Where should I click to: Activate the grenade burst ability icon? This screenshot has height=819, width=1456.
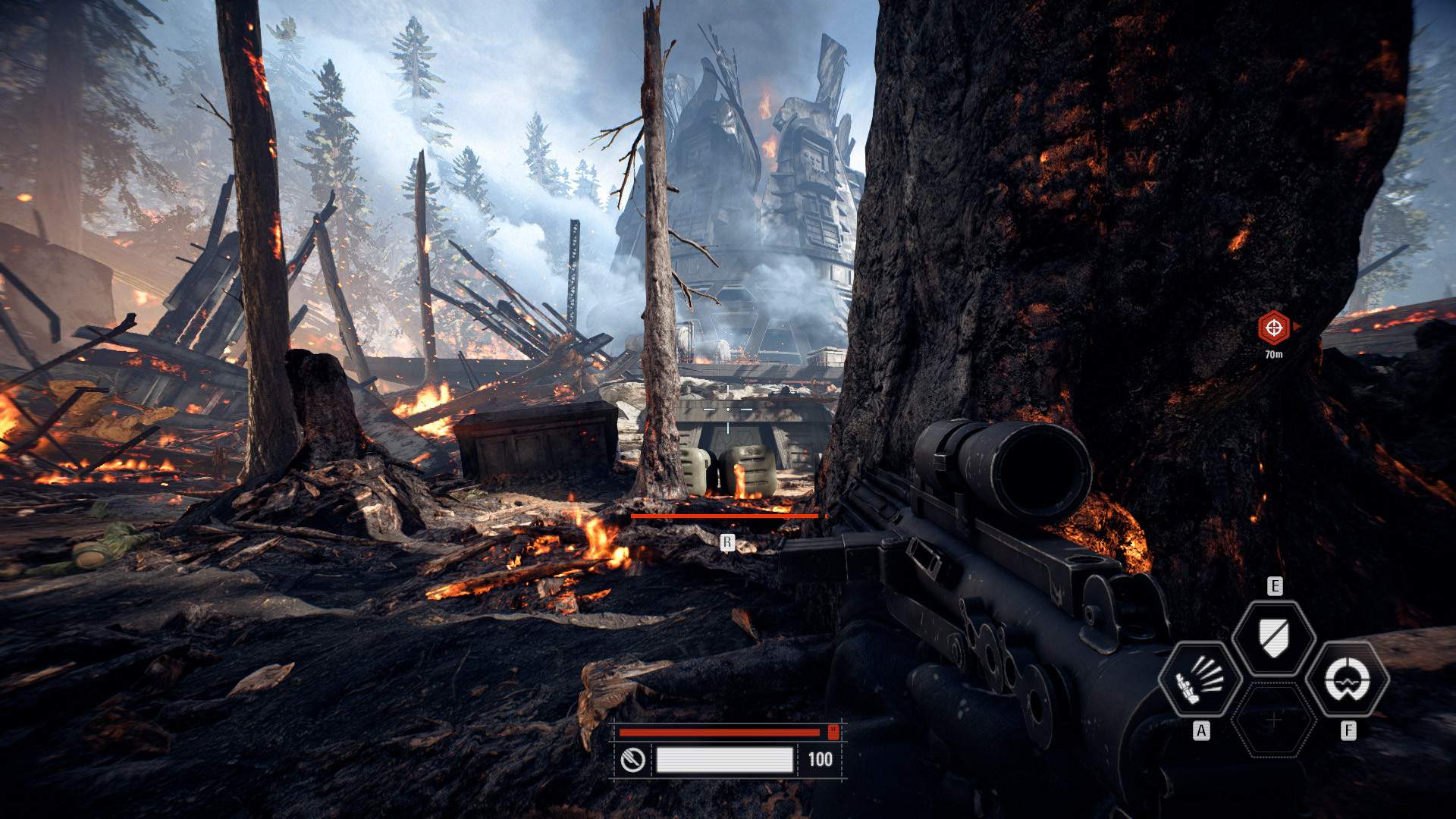point(1200,679)
